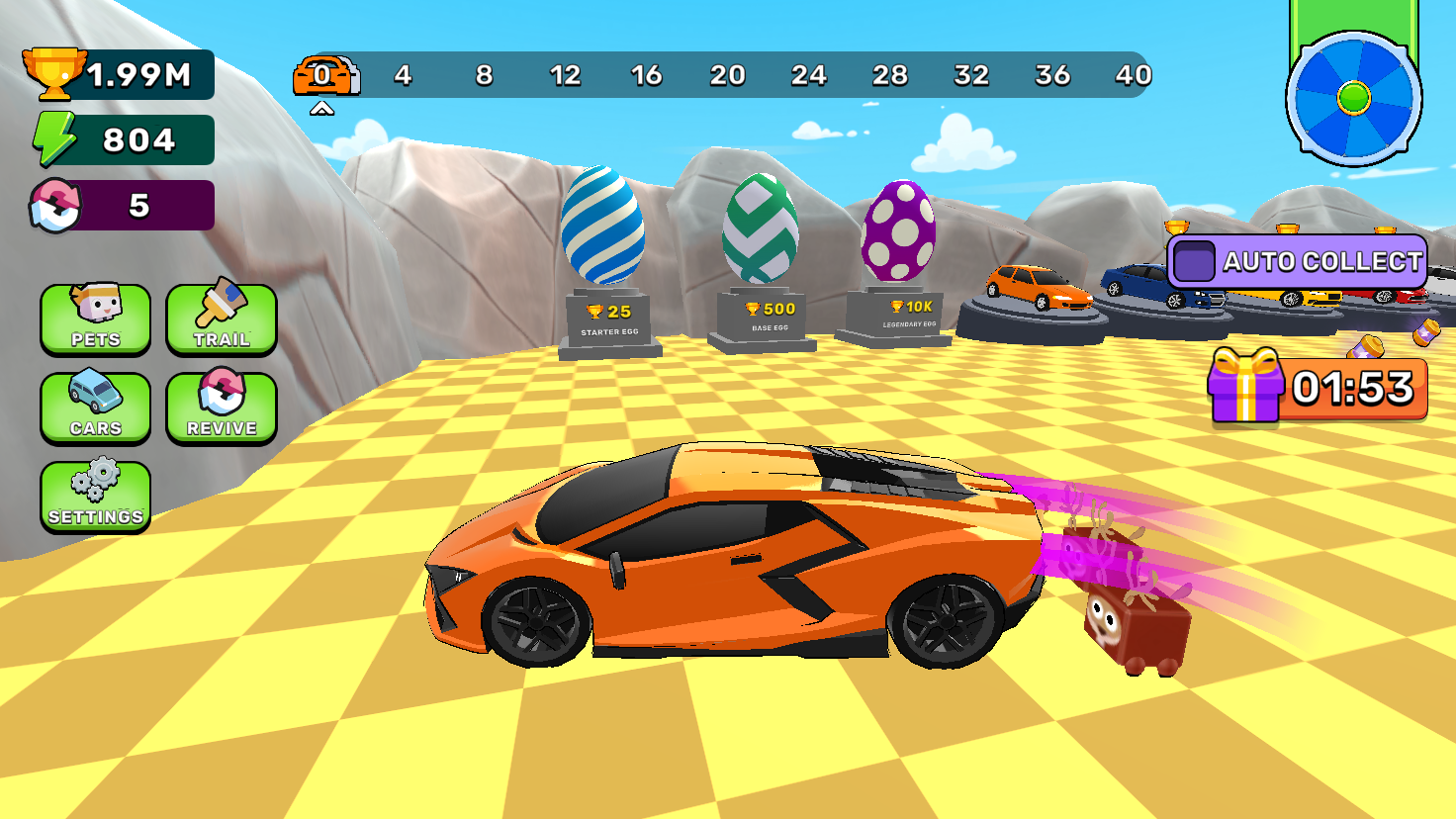Open the Pets menu
Viewport: 1456px width, 819px height.
pos(95,321)
